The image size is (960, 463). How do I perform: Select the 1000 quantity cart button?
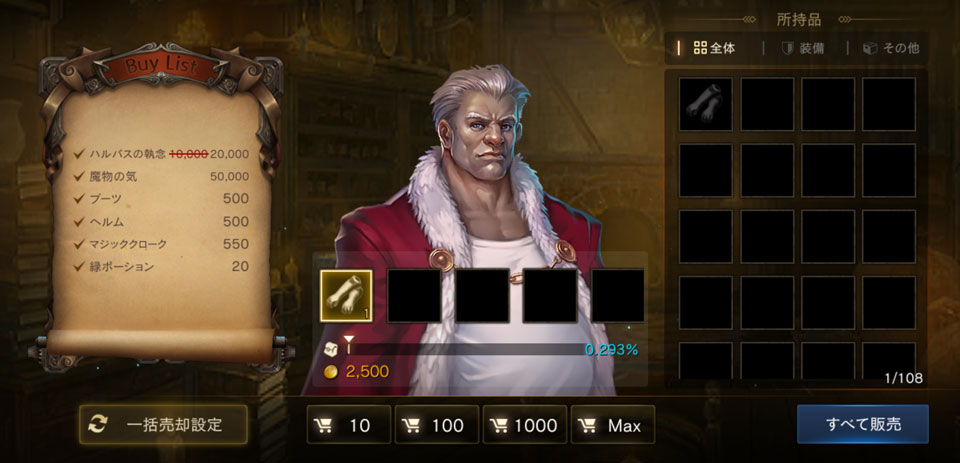pos(524,425)
